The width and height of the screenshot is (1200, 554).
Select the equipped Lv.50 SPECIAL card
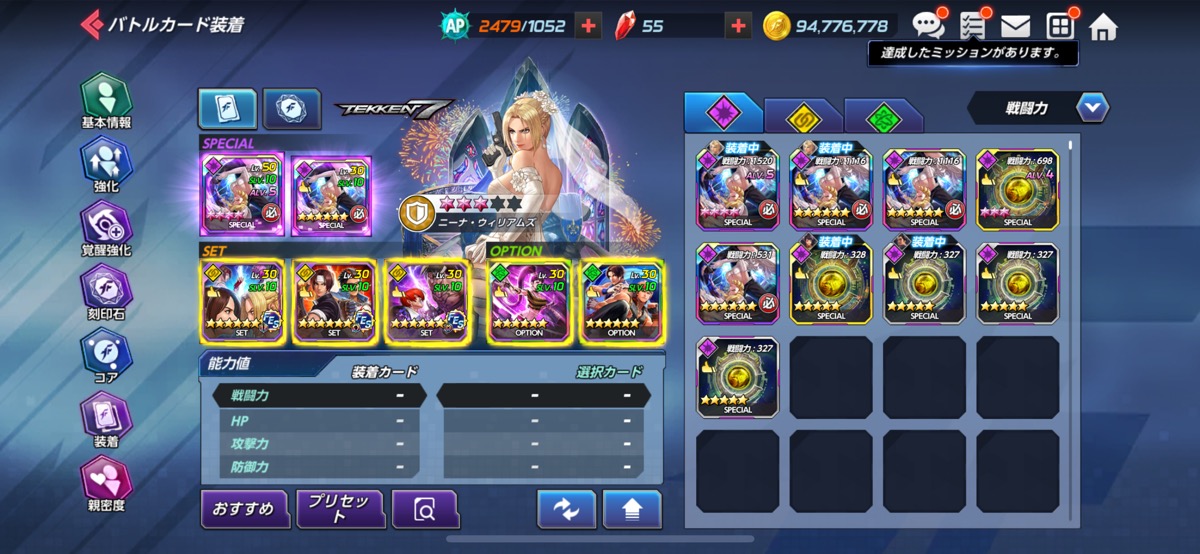coord(243,194)
